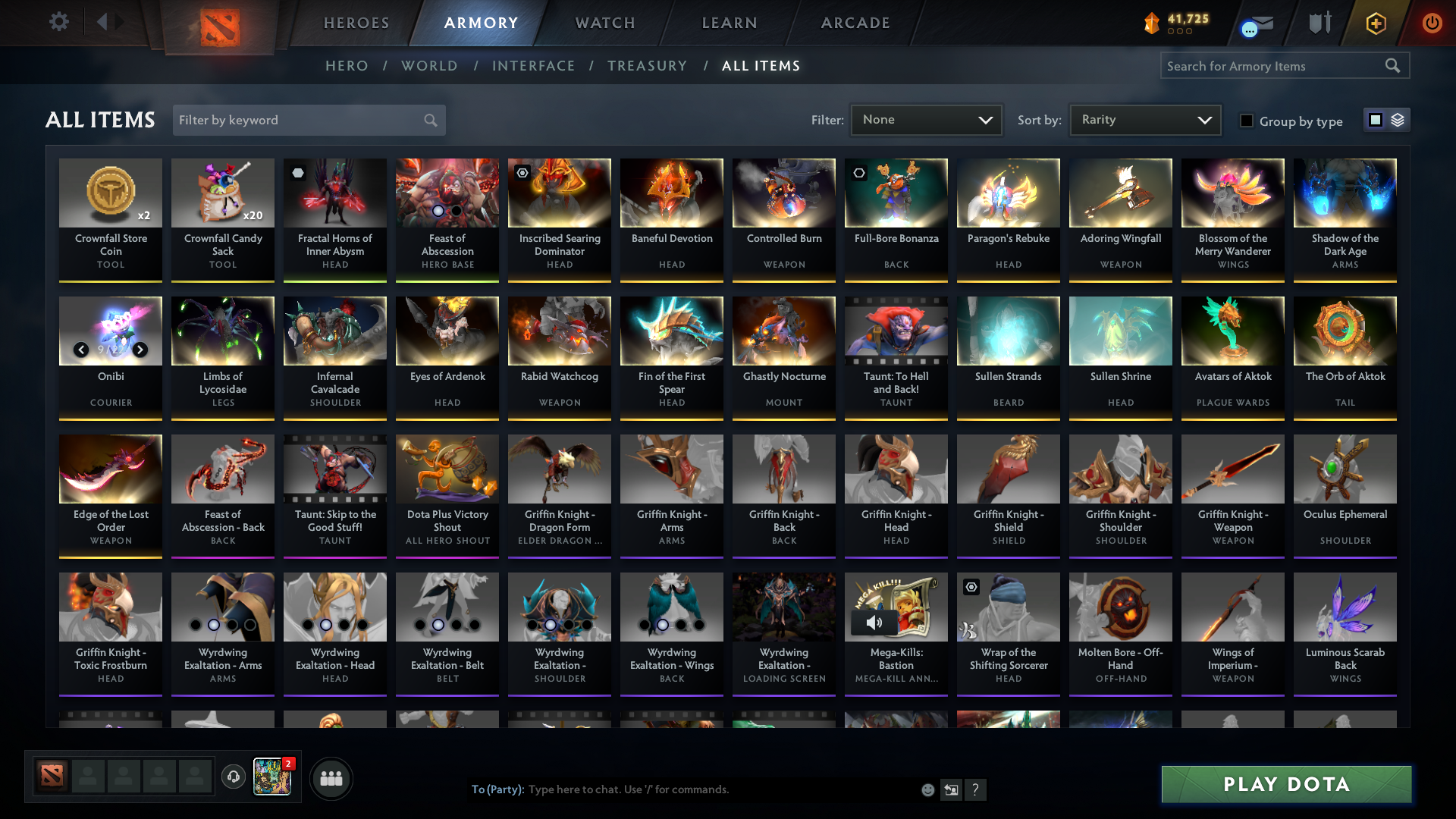Open the settings gear icon
Image resolution: width=1456 pixels, height=819 pixels.
(x=59, y=22)
